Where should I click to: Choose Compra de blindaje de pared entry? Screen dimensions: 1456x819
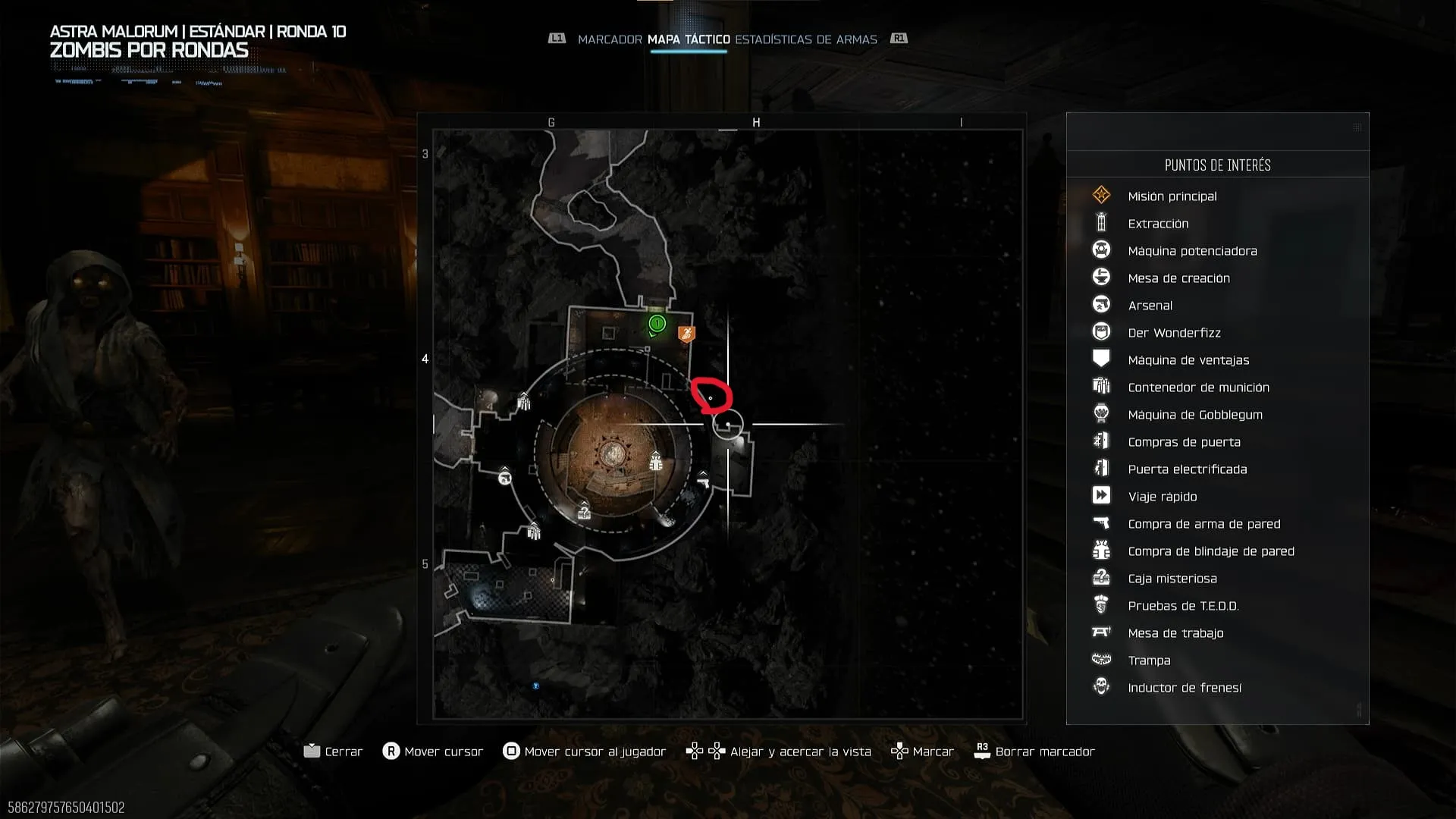click(1210, 551)
